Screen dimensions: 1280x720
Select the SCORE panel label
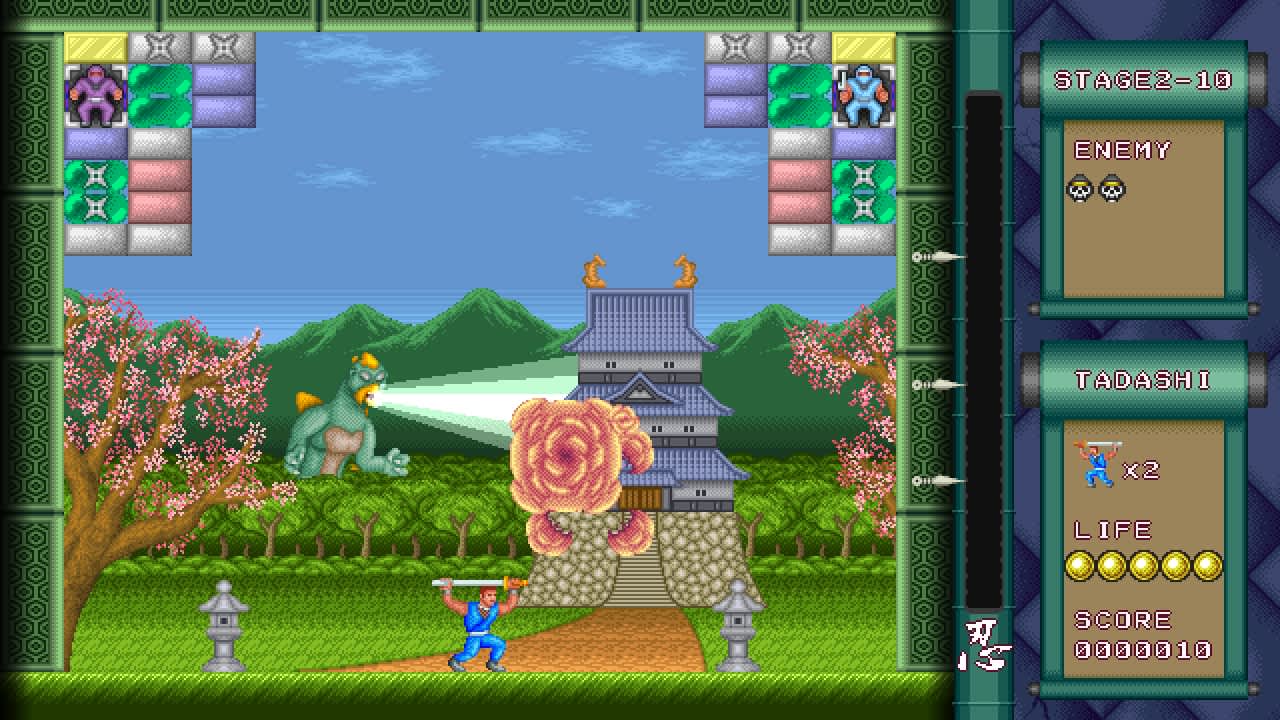1122,619
